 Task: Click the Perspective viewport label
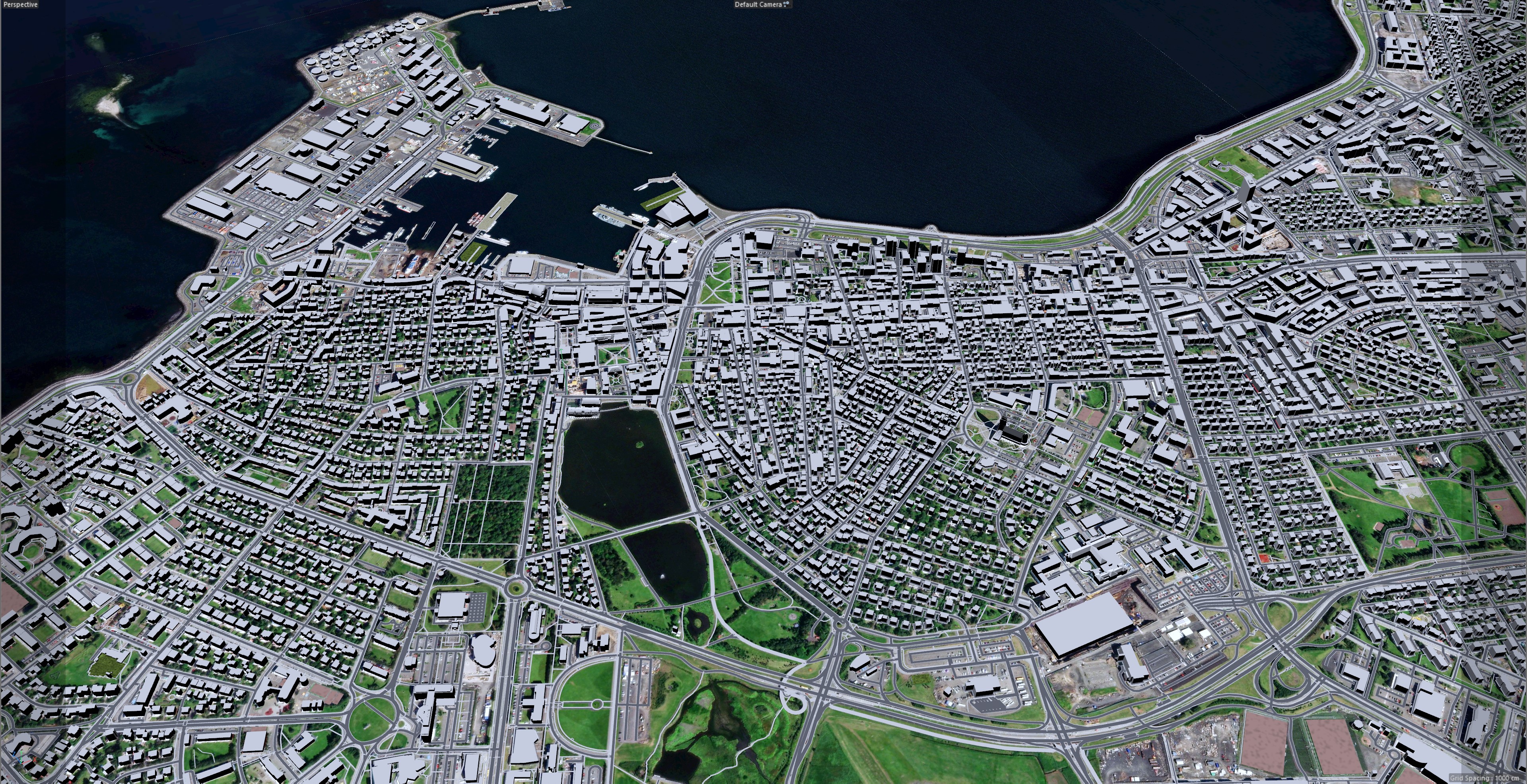pyautogui.click(x=21, y=5)
